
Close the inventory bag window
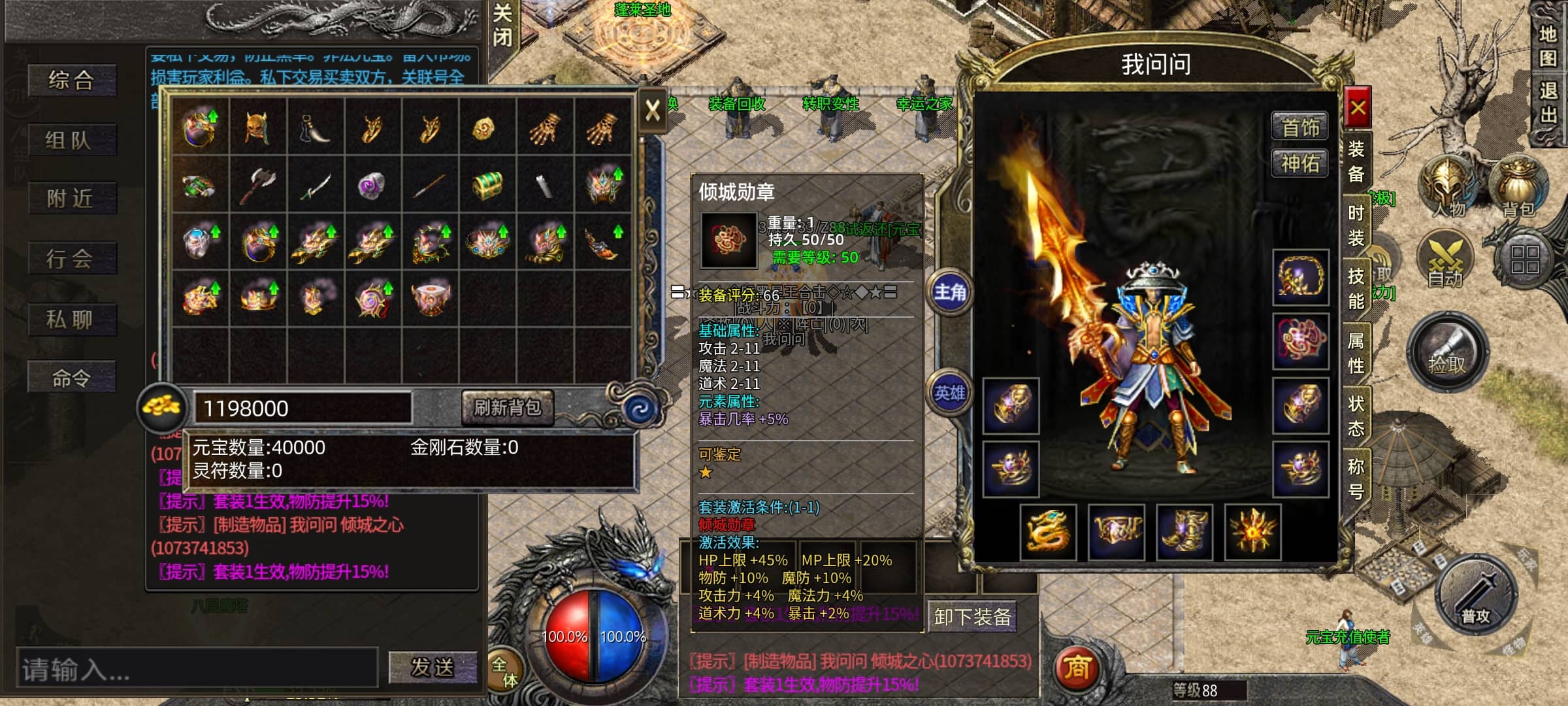(652, 110)
